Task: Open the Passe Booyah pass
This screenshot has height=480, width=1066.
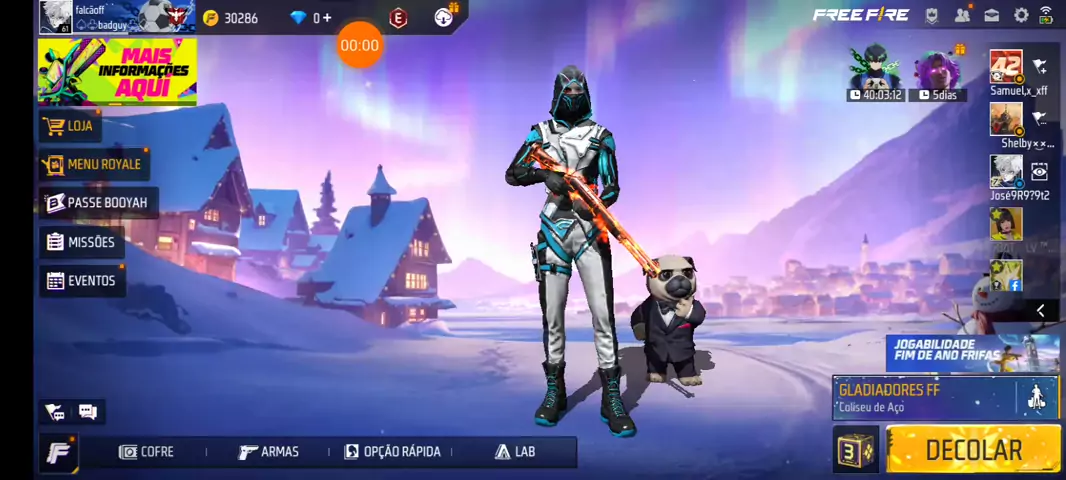Action: (x=97, y=203)
